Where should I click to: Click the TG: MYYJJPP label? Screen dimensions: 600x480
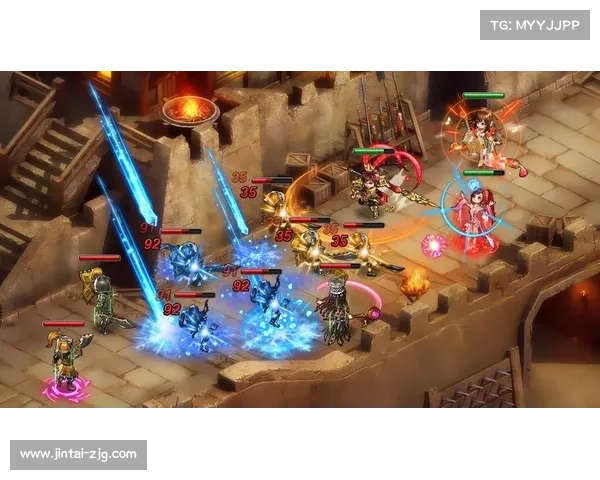[x=535, y=24]
